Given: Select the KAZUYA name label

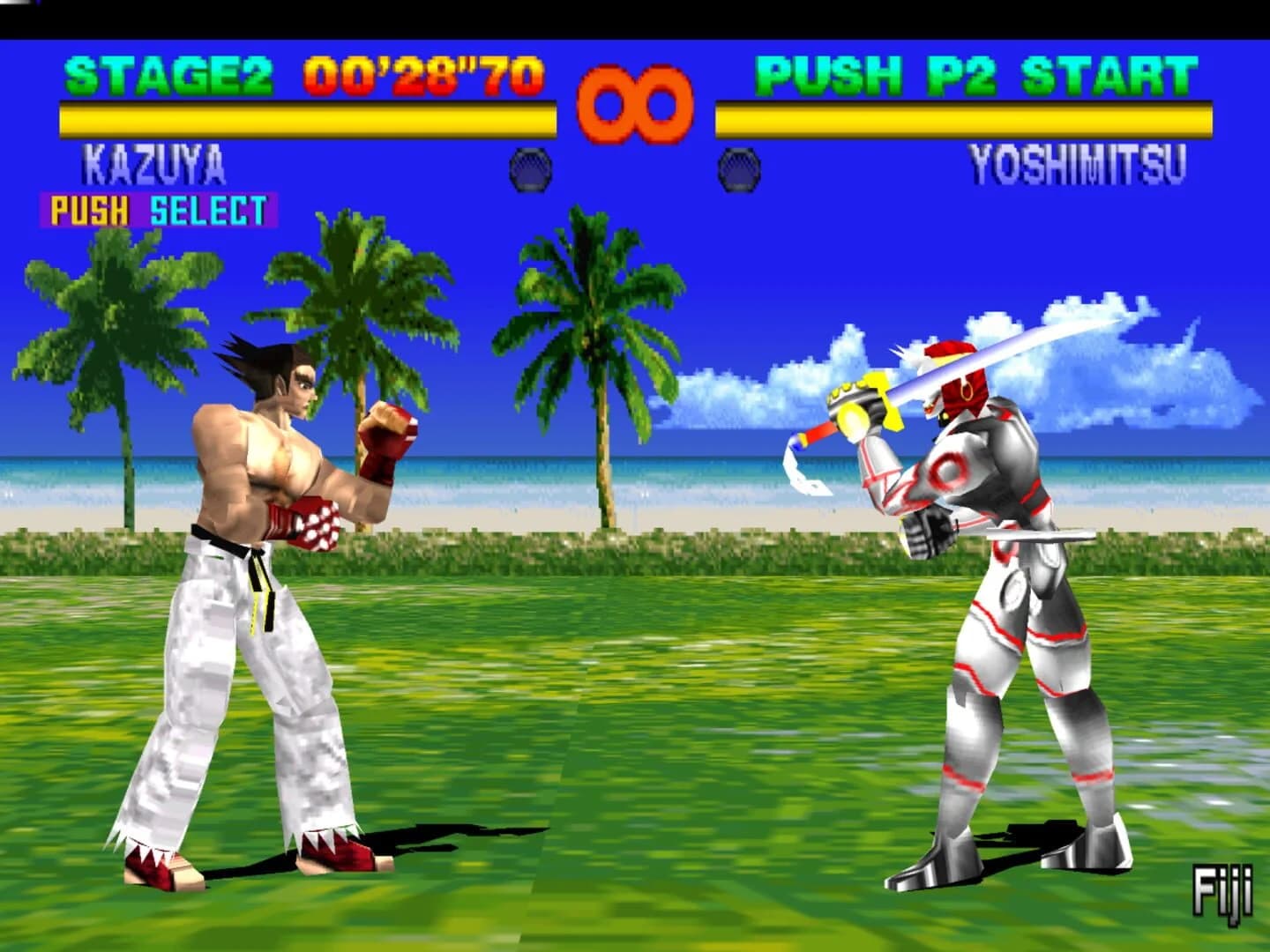Looking at the screenshot, I should coord(154,163).
